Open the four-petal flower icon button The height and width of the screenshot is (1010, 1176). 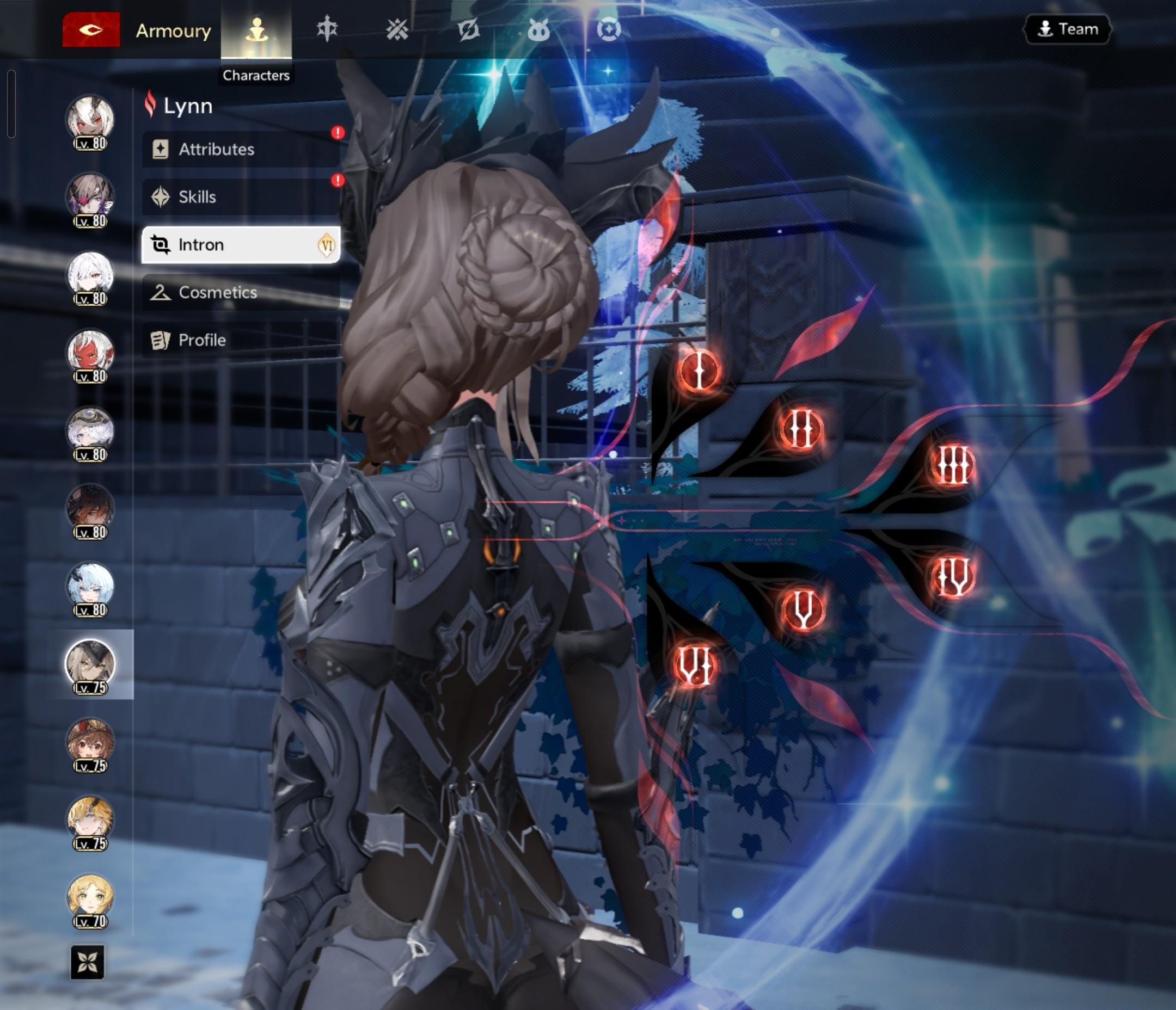(88, 962)
